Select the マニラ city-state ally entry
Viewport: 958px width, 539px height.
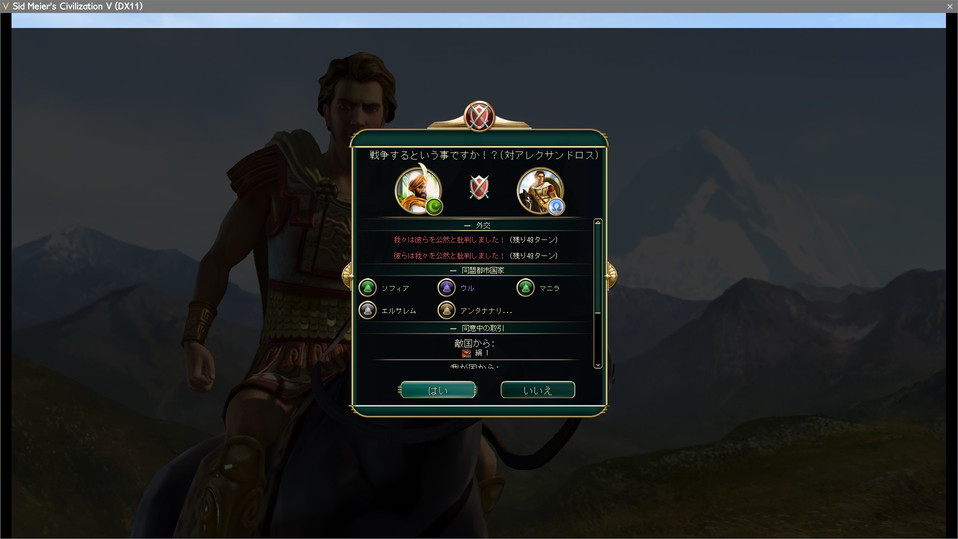coord(539,288)
